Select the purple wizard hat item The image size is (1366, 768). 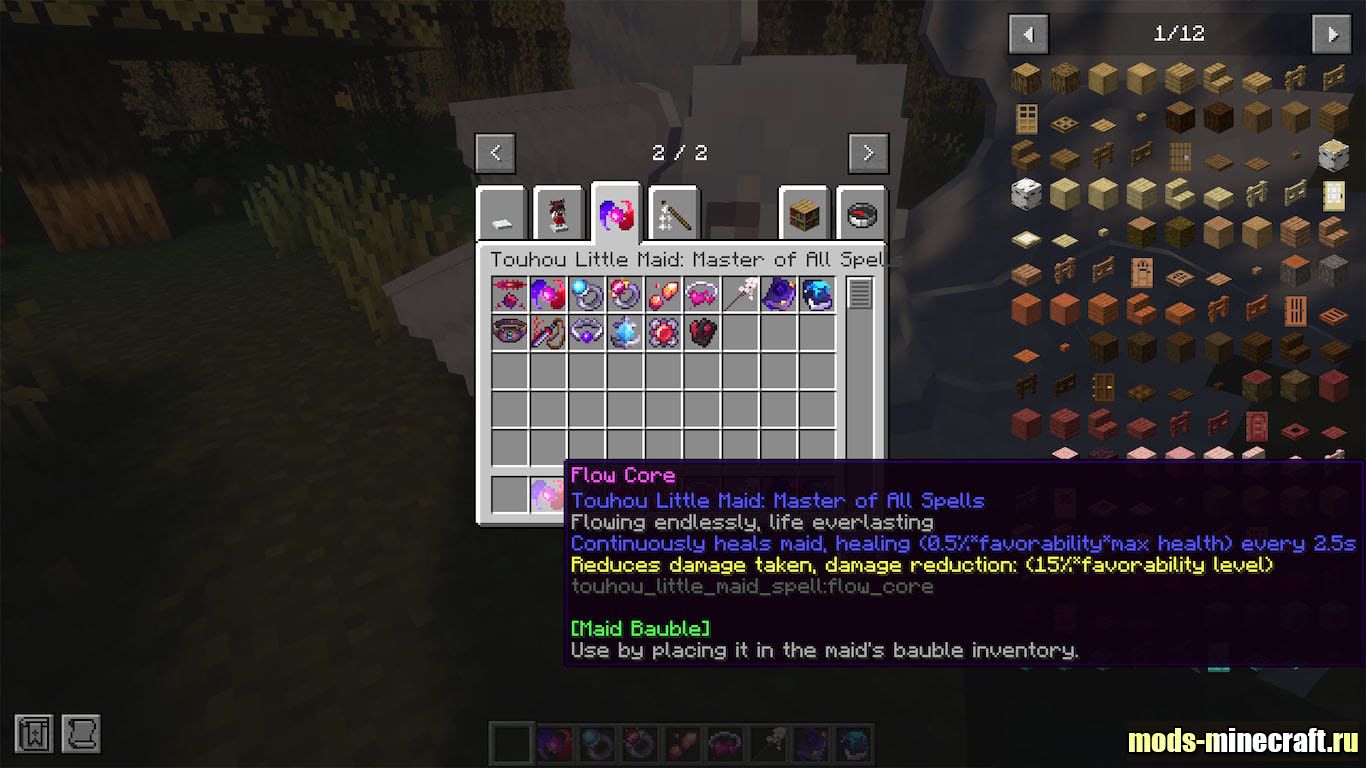(779, 294)
